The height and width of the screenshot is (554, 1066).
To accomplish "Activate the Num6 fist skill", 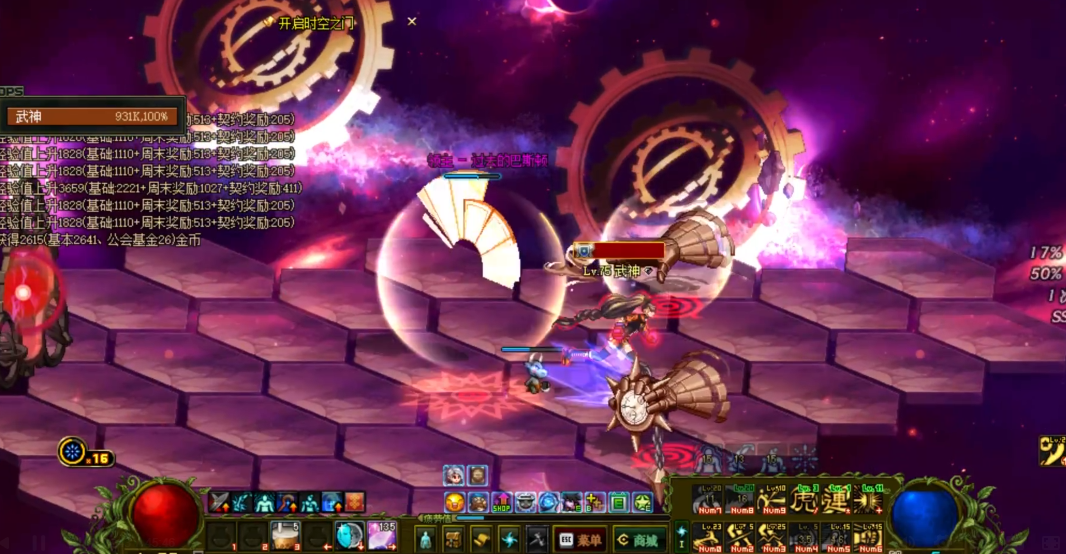I will [867, 537].
